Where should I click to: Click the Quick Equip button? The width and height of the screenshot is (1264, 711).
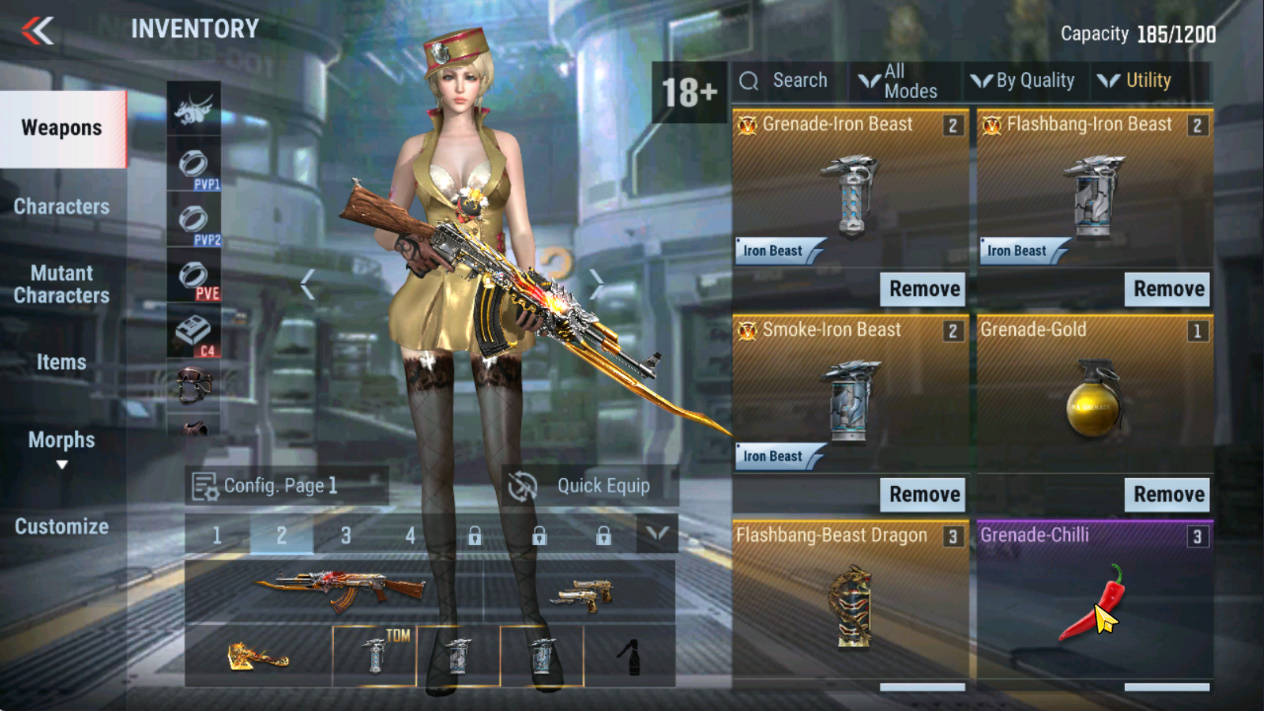click(590, 486)
